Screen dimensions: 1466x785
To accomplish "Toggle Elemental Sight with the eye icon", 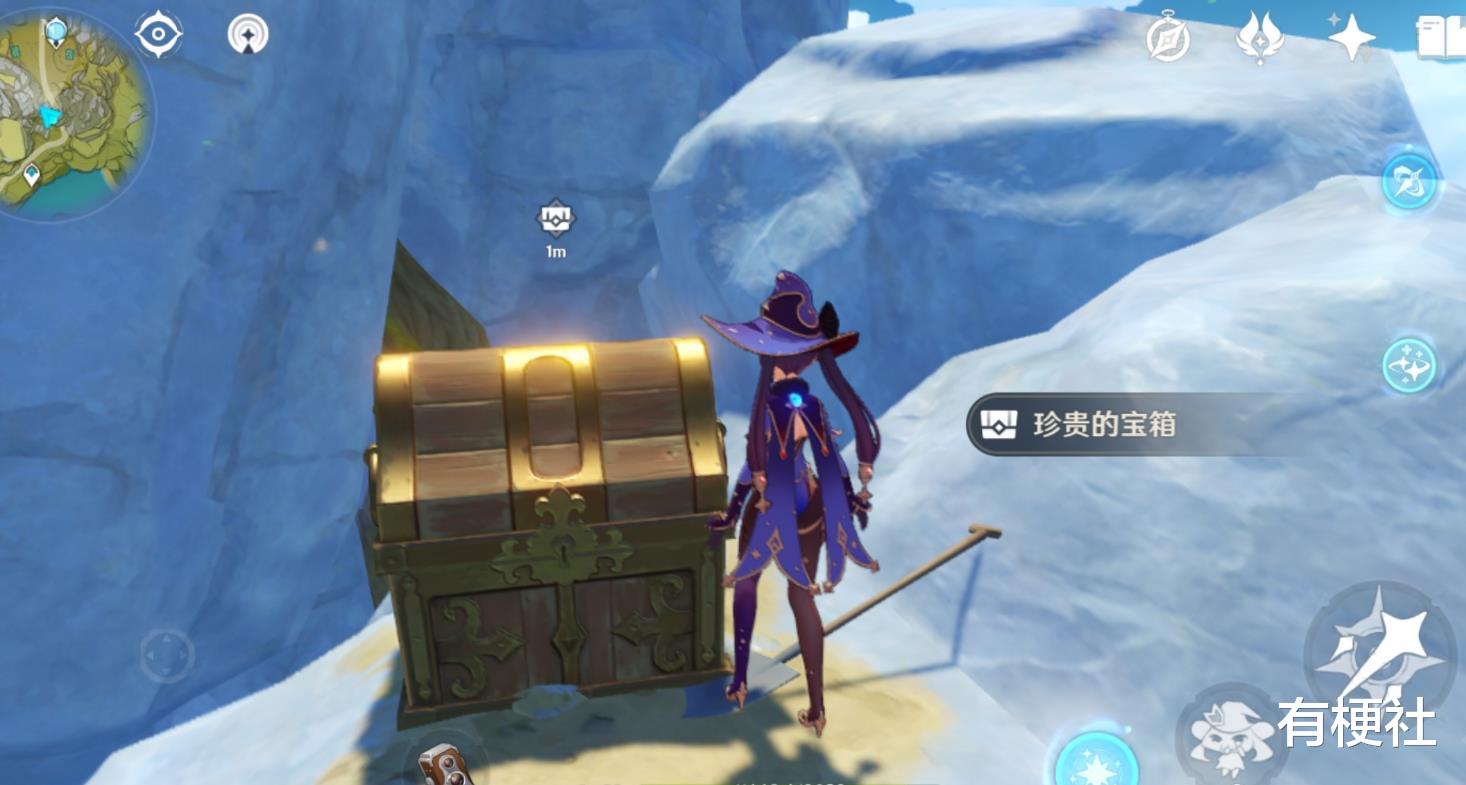I will coord(160,32).
